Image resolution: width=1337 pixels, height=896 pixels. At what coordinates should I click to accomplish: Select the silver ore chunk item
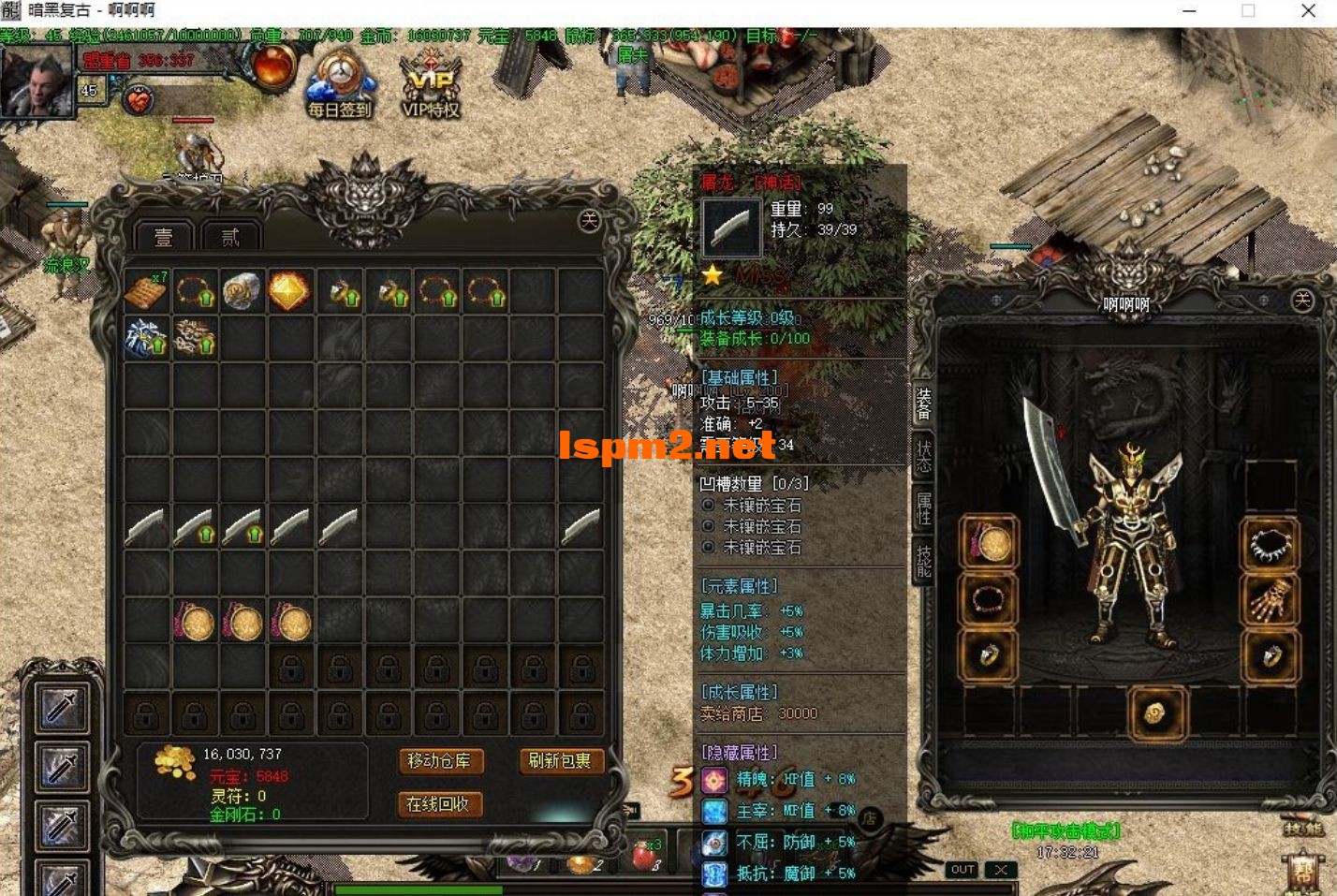click(x=242, y=292)
